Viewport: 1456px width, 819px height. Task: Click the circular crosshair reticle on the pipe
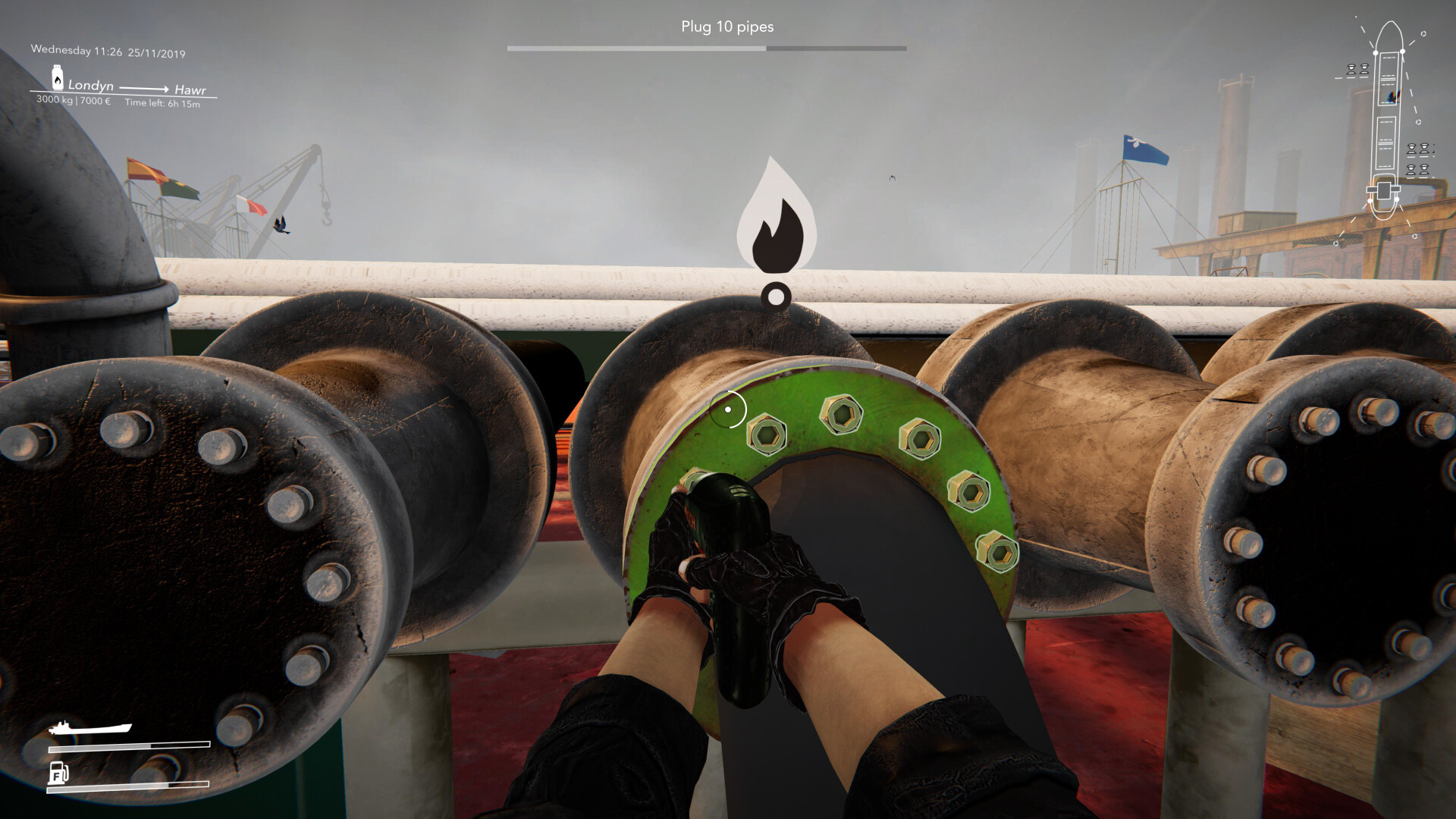click(729, 409)
